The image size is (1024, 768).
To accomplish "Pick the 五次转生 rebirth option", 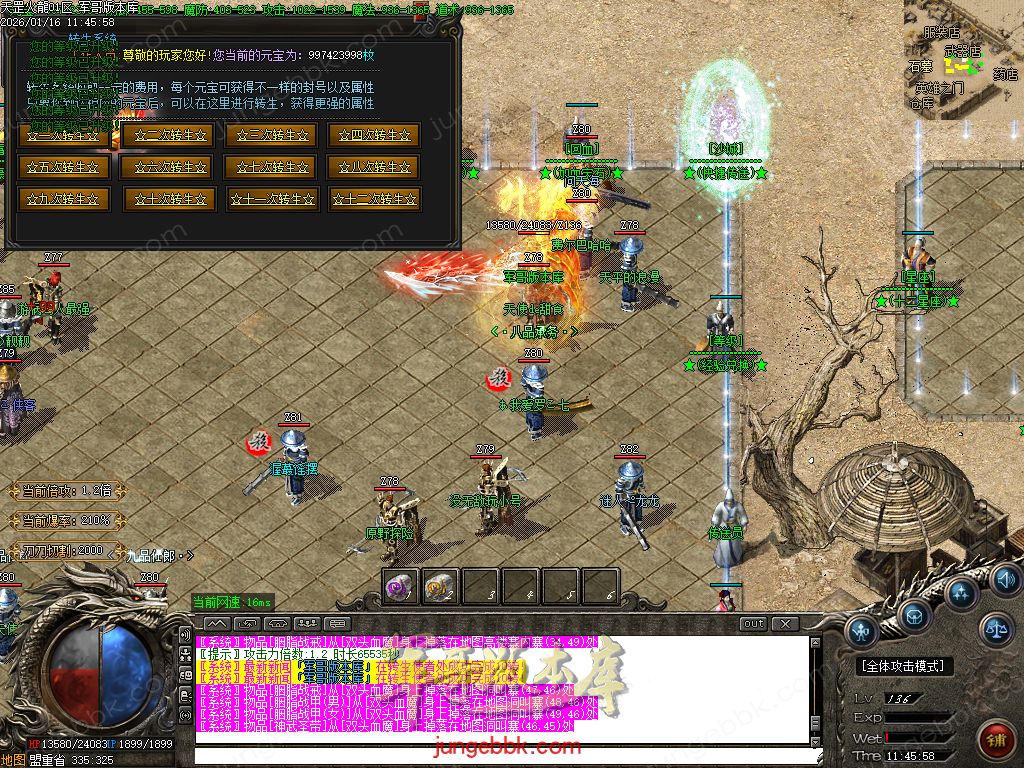I will 63,167.
